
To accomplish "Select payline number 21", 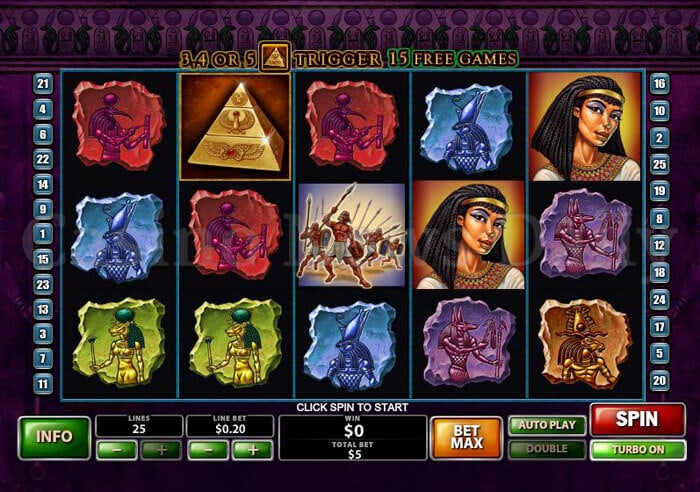I will (42, 84).
